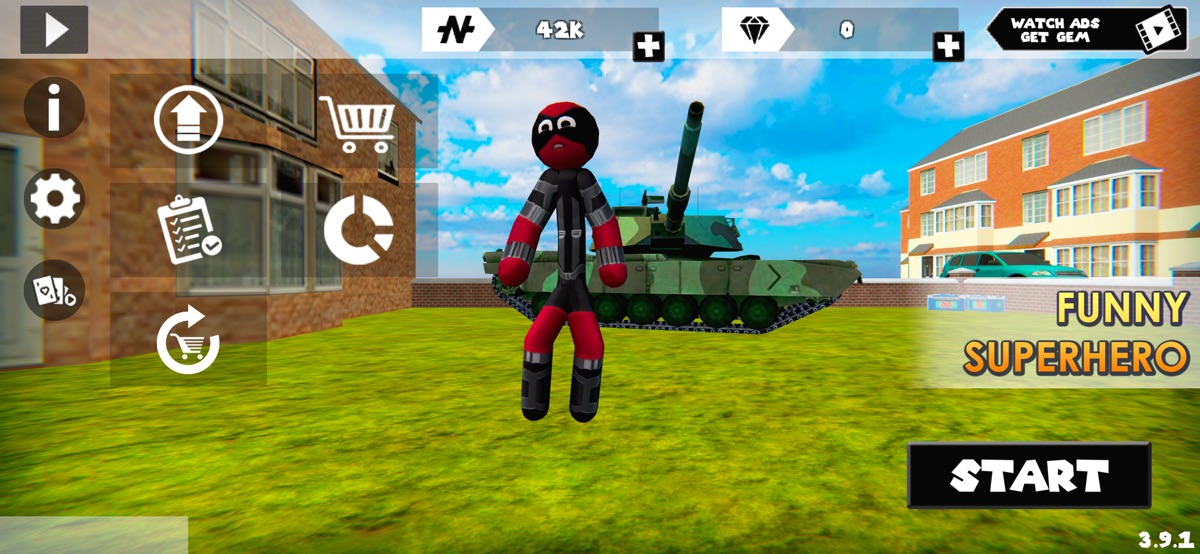Tap the Watch Ads Get Gem button
1200x554 pixels.
pos(1086,30)
